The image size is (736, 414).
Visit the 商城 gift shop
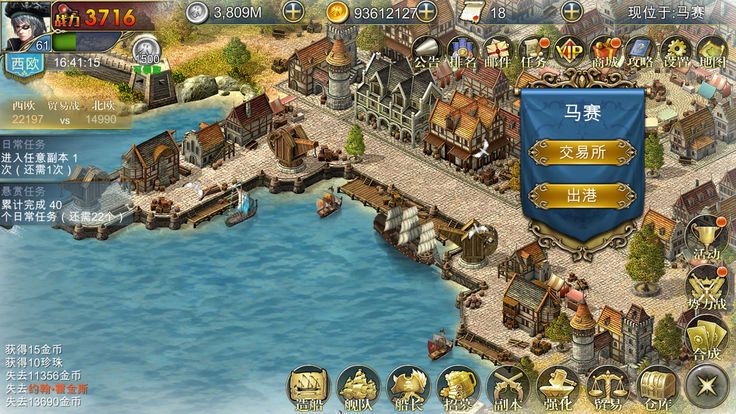pyautogui.click(x=605, y=52)
